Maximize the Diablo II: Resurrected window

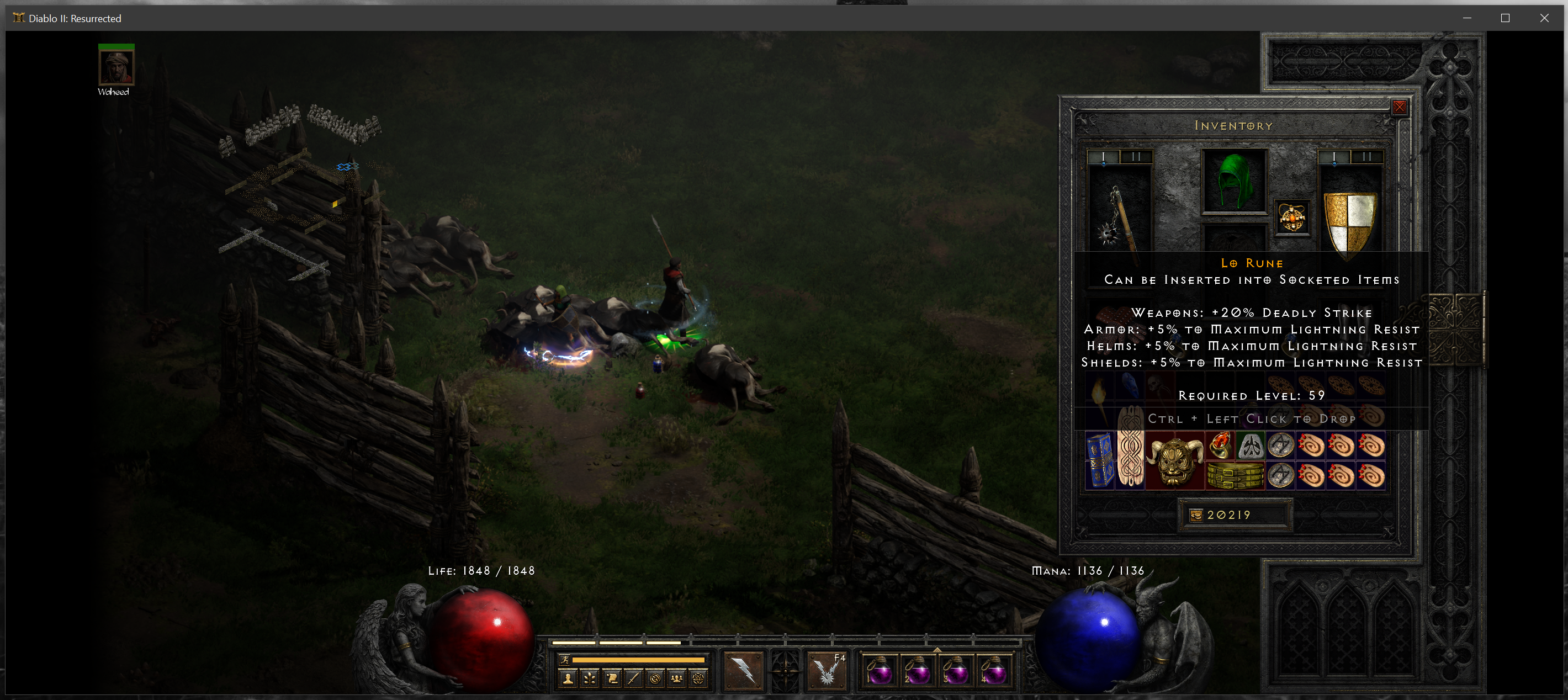point(1505,18)
